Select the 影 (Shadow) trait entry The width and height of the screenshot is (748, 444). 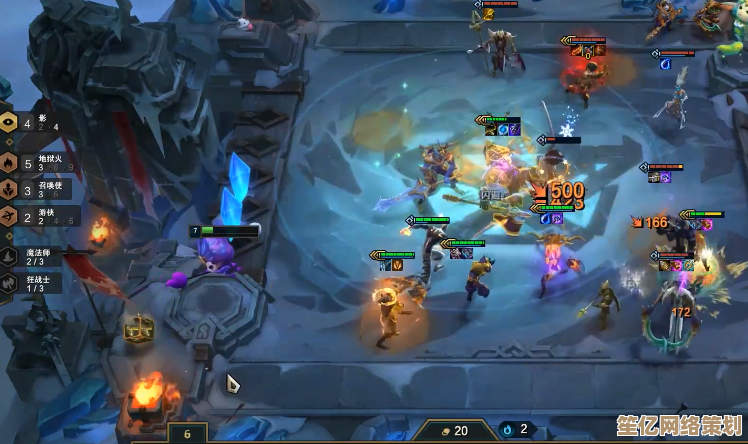click(30, 121)
